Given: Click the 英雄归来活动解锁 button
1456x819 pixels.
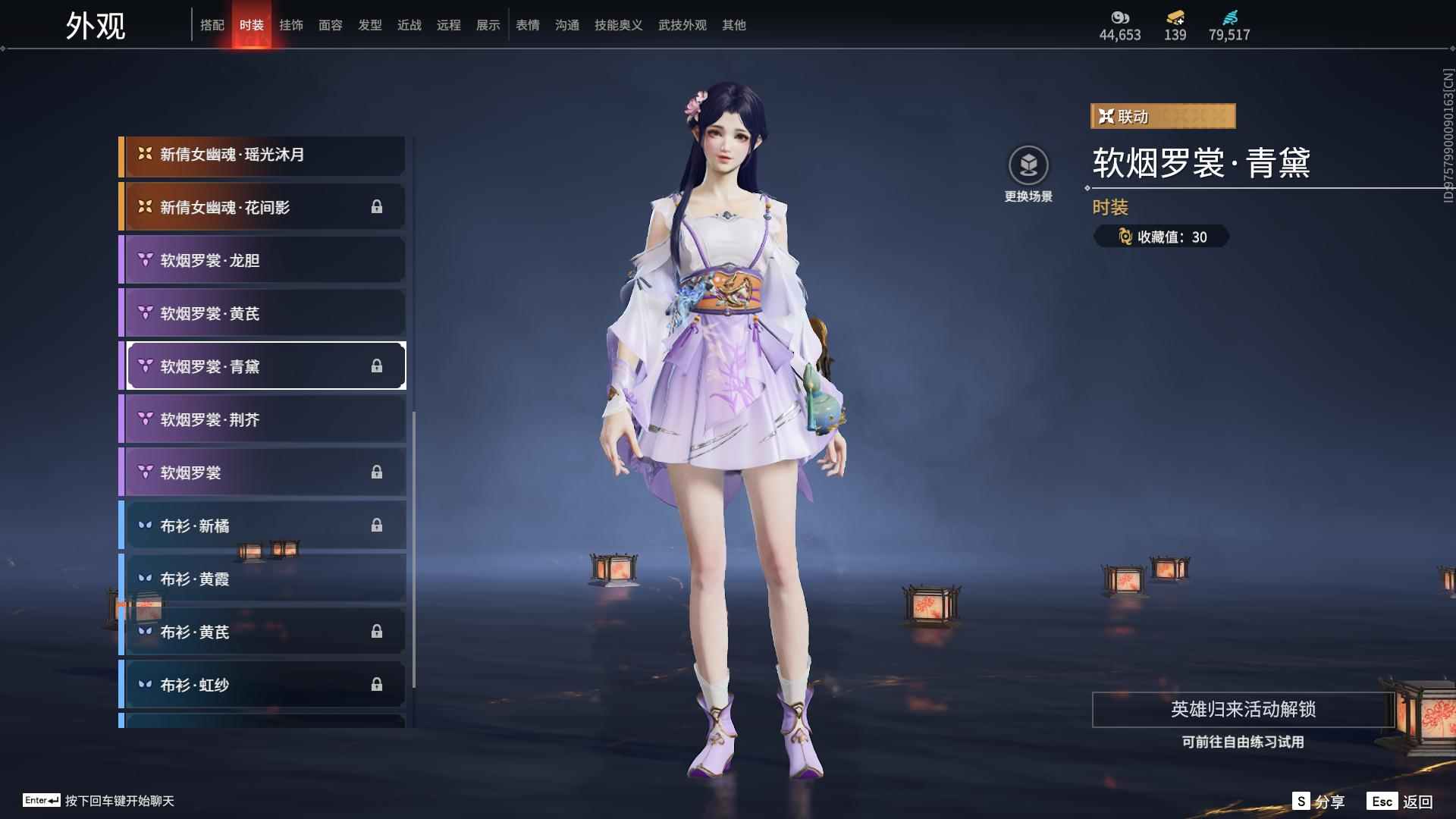Looking at the screenshot, I should click(x=1243, y=710).
